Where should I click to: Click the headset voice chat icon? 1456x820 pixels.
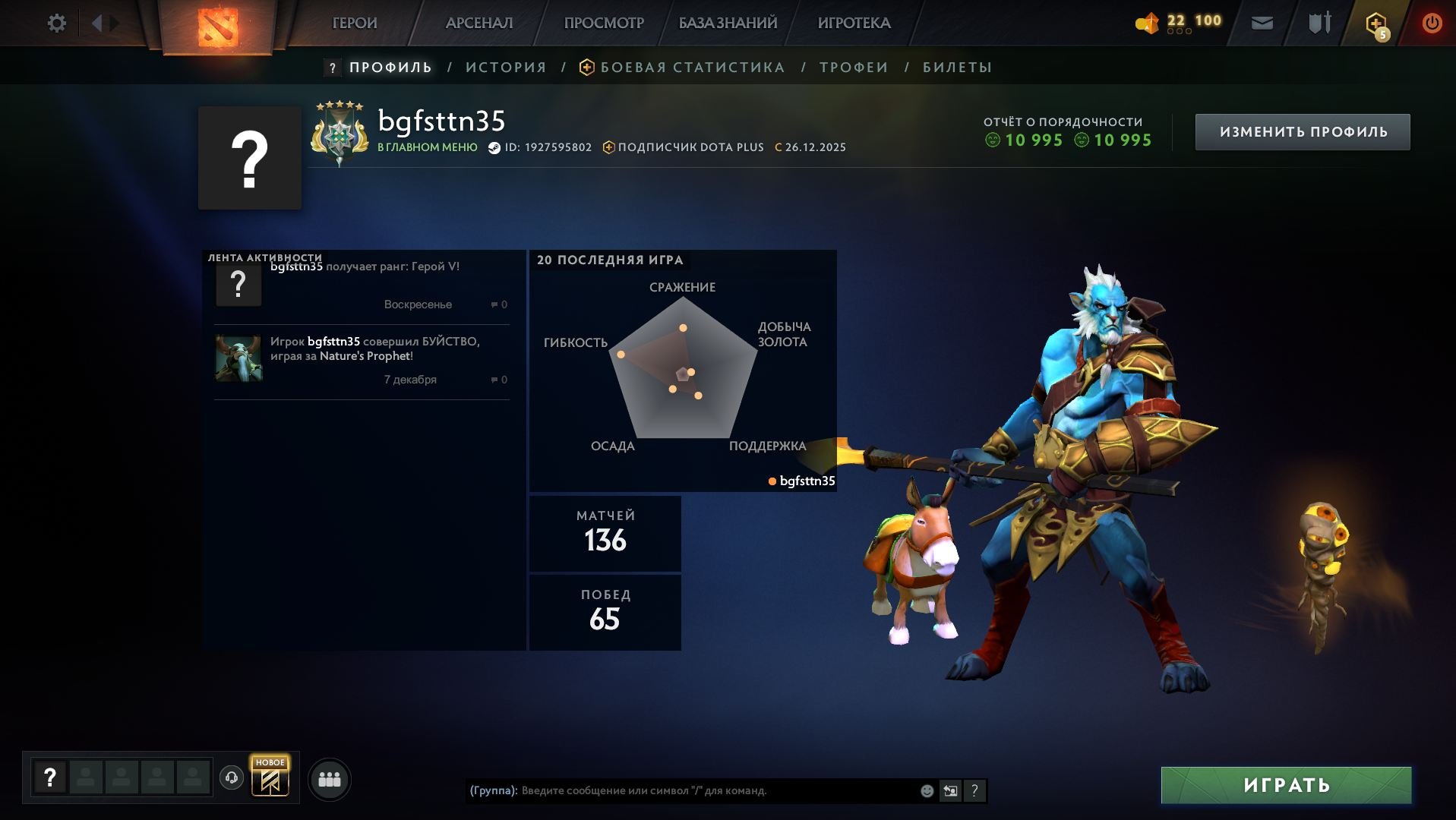click(x=232, y=777)
